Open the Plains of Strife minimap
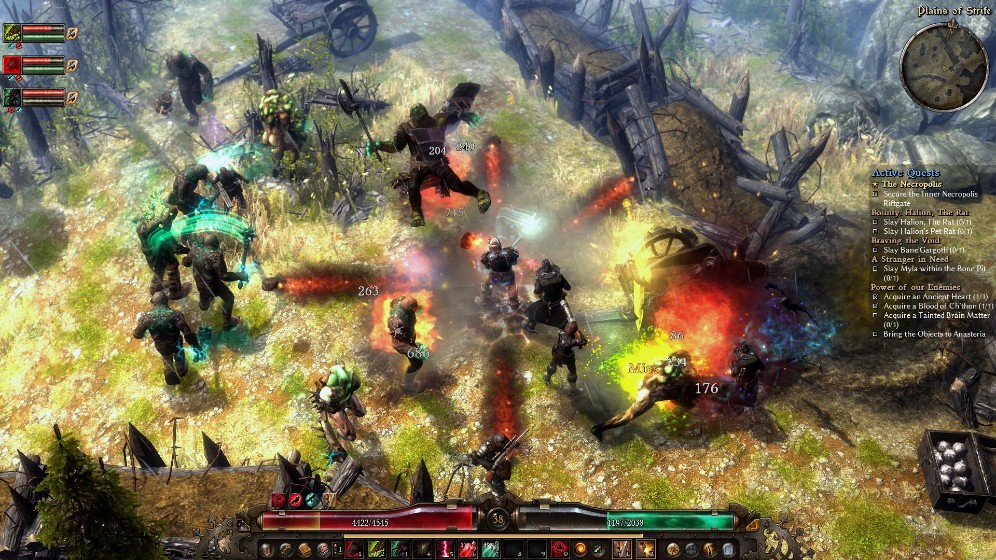This screenshot has width=996, height=560. pyautogui.click(x=943, y=65)
